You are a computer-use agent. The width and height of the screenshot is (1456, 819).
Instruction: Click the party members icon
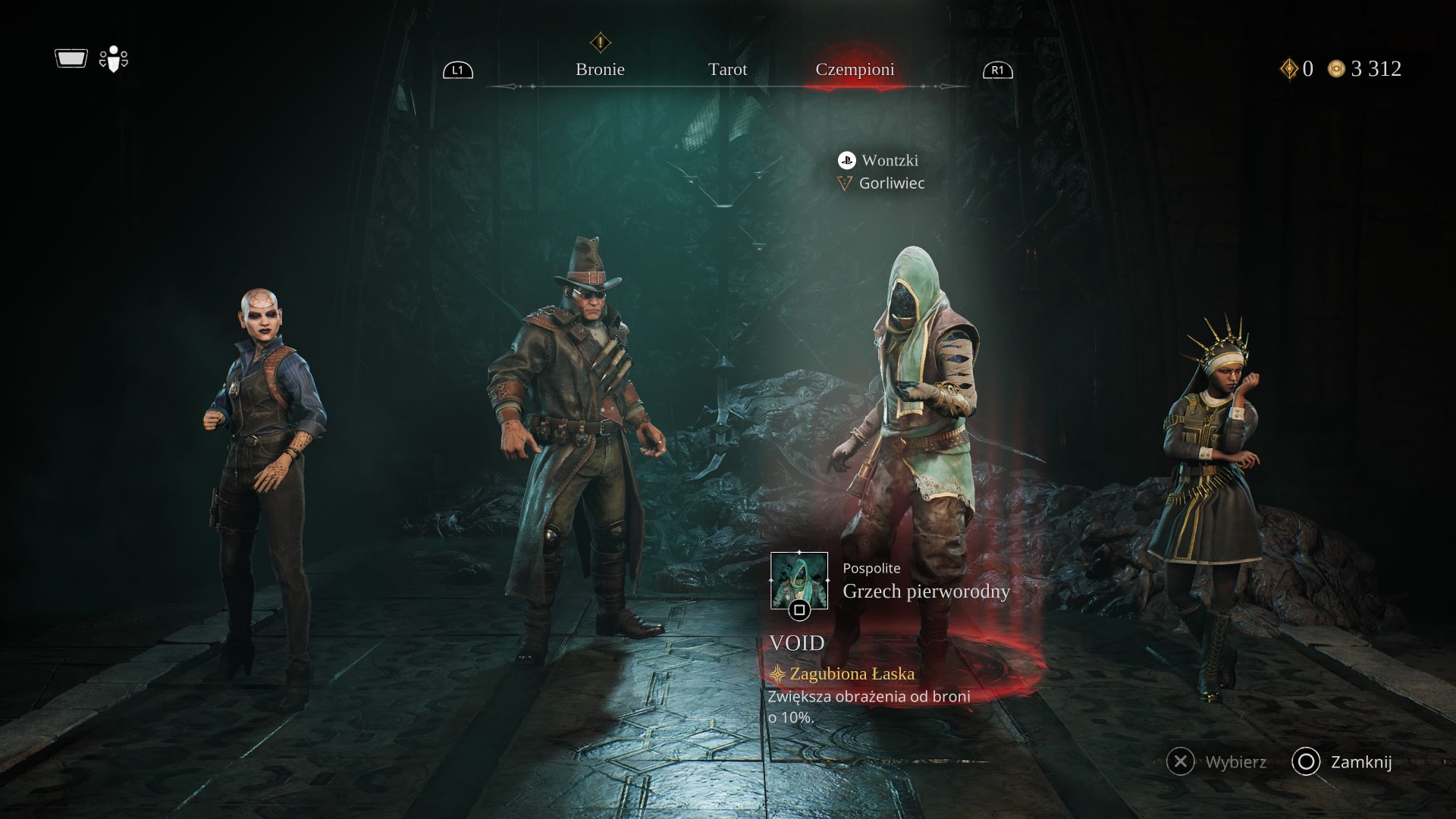(x=114, y=59)
